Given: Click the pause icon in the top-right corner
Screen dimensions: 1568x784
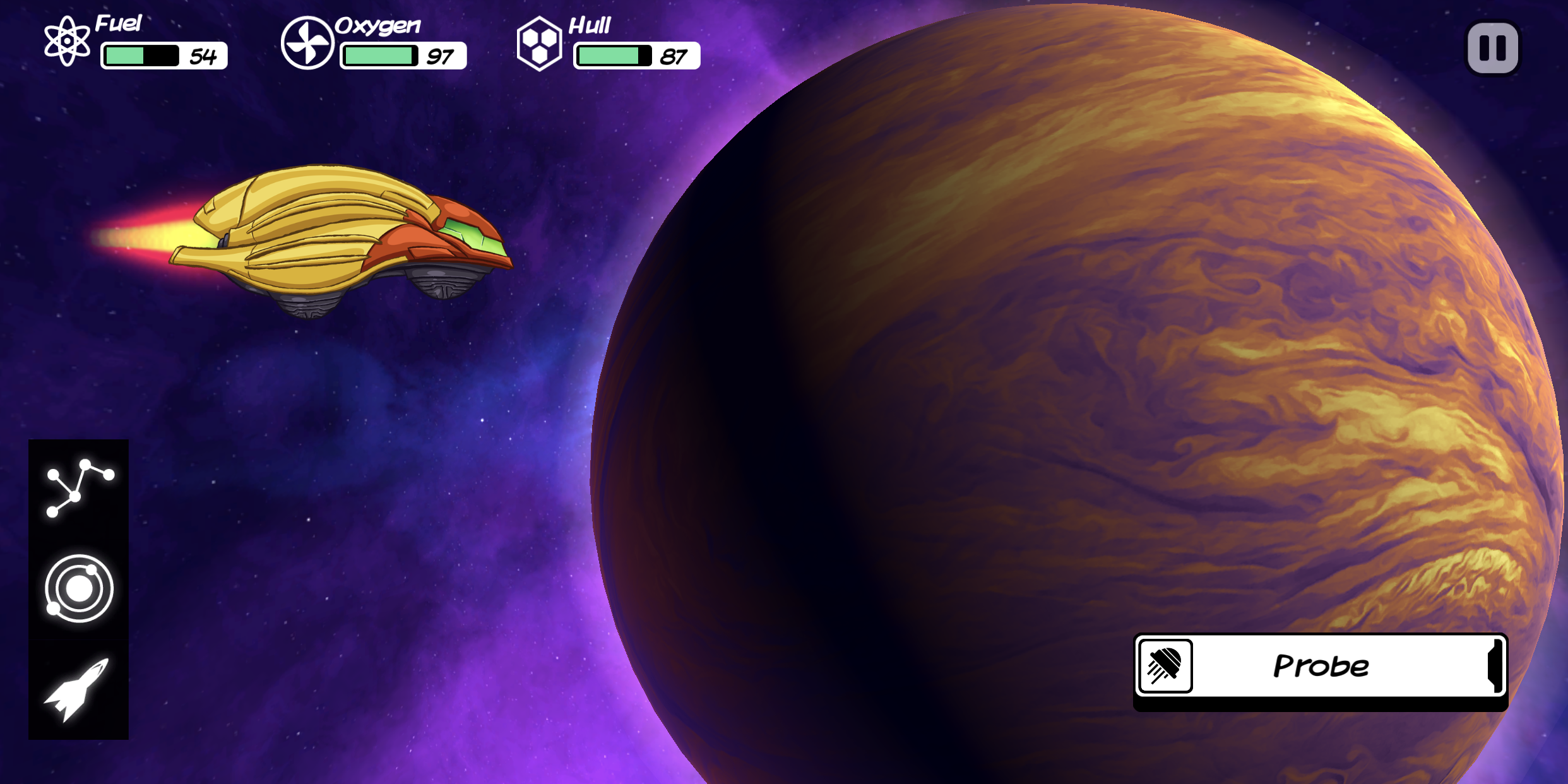Looking at the screenshot, I should 1493,47.
